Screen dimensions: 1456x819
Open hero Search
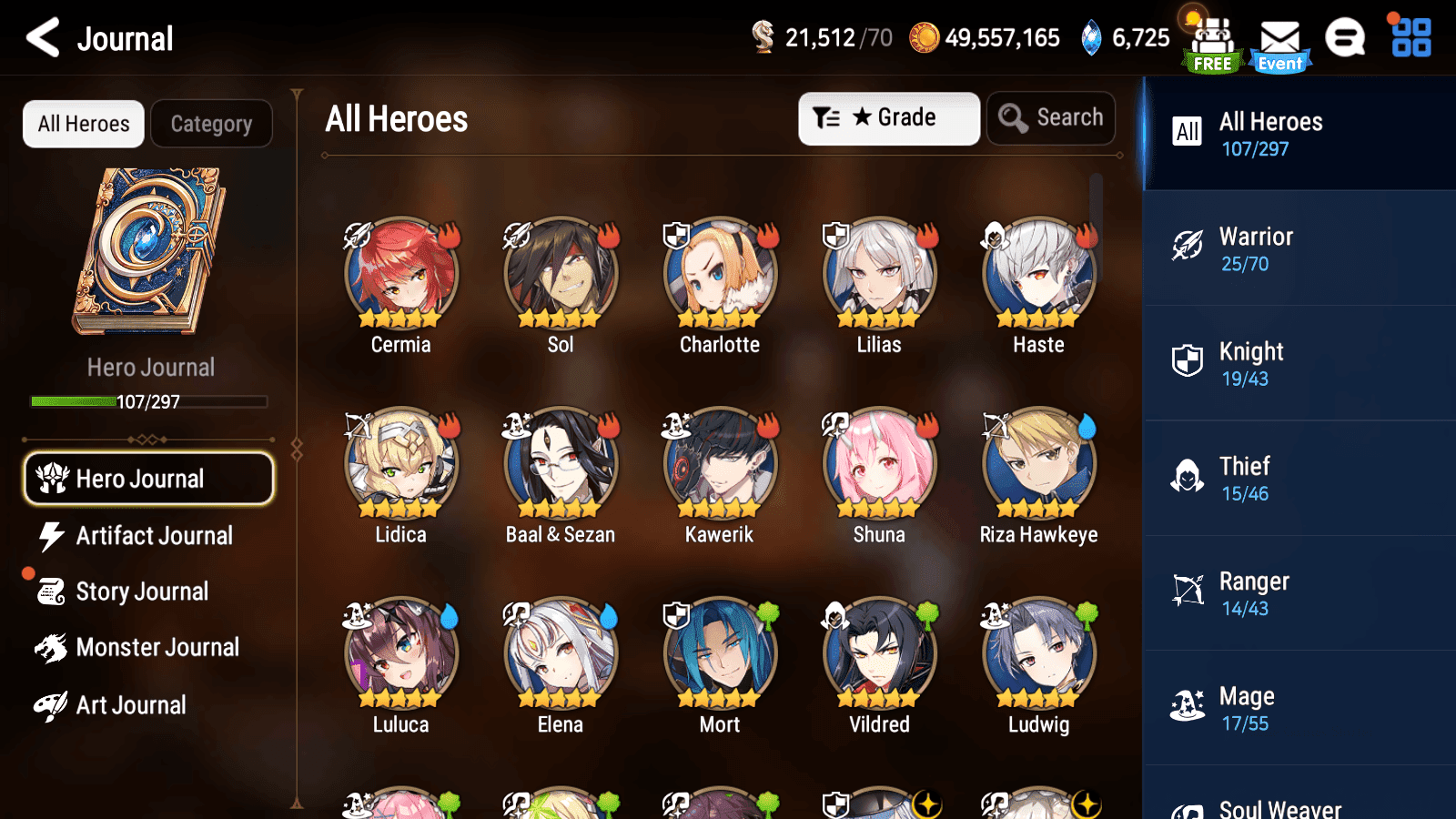1051,117
